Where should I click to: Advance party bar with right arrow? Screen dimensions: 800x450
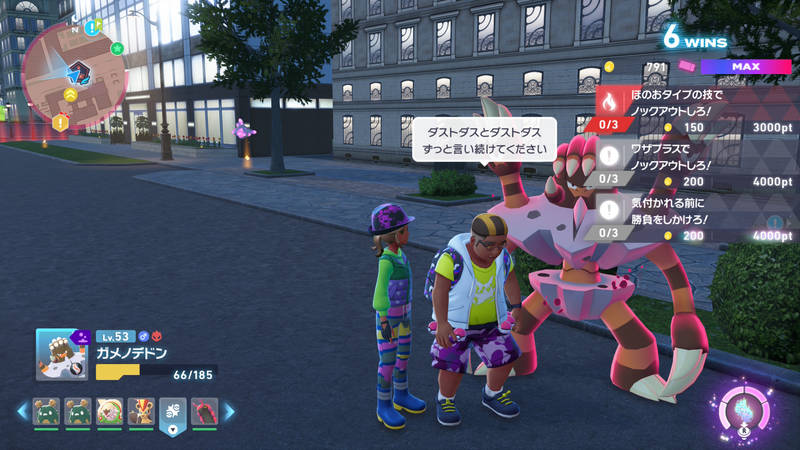click(229, 411)
